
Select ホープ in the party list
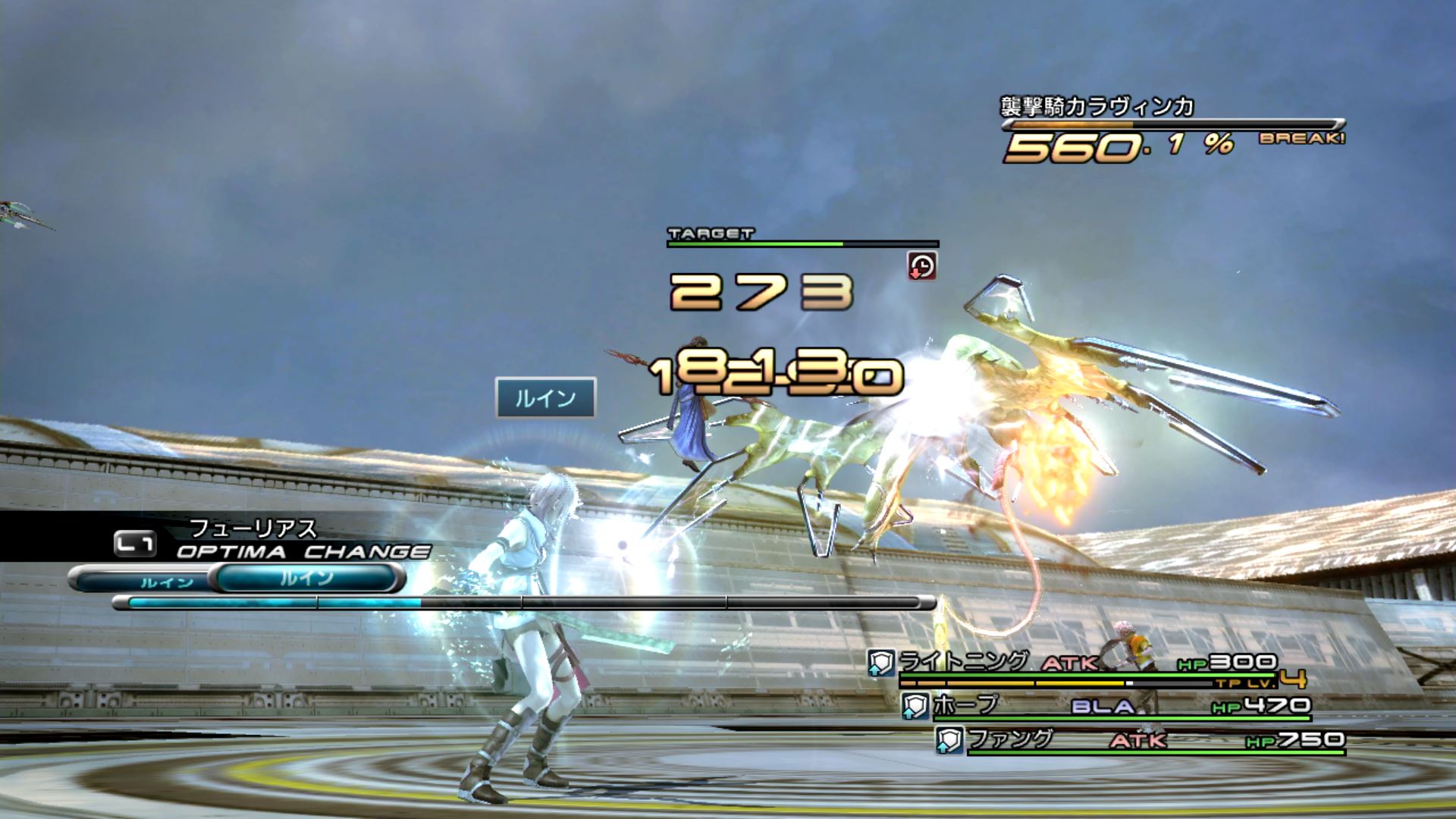click(x=965, y=705)
